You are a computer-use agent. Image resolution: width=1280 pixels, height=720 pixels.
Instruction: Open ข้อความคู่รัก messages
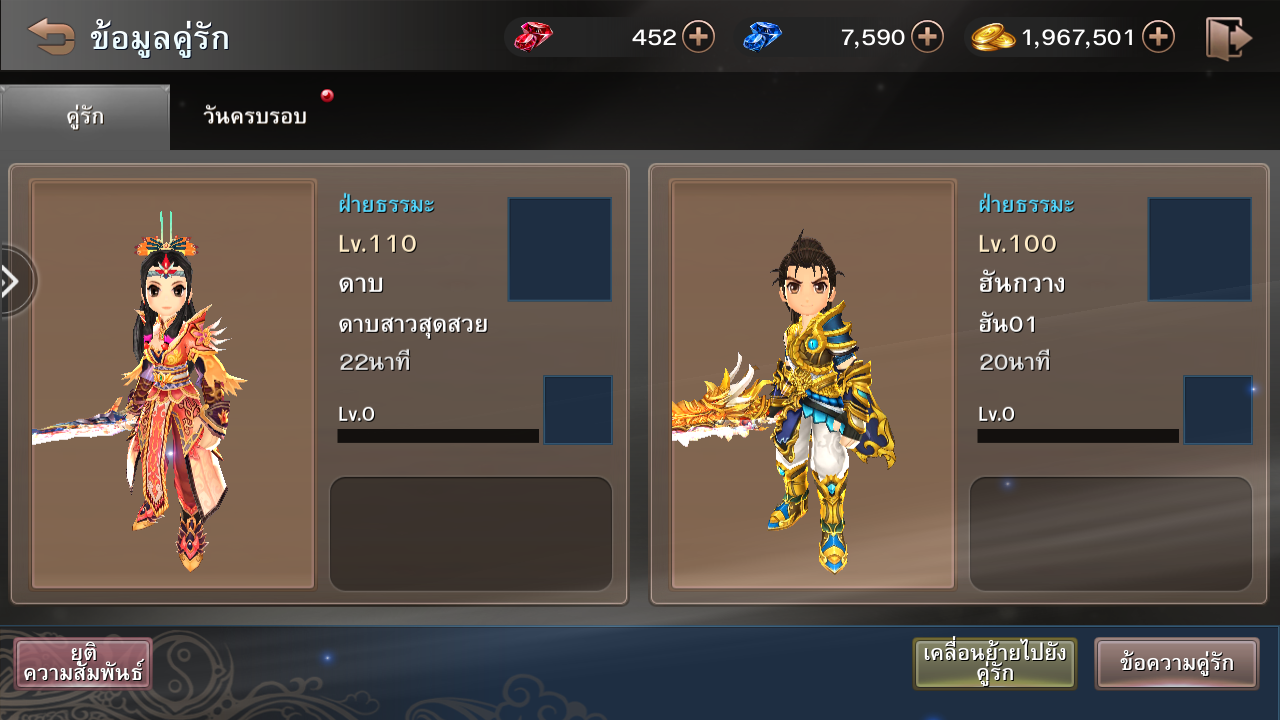tap(1176, 663)
